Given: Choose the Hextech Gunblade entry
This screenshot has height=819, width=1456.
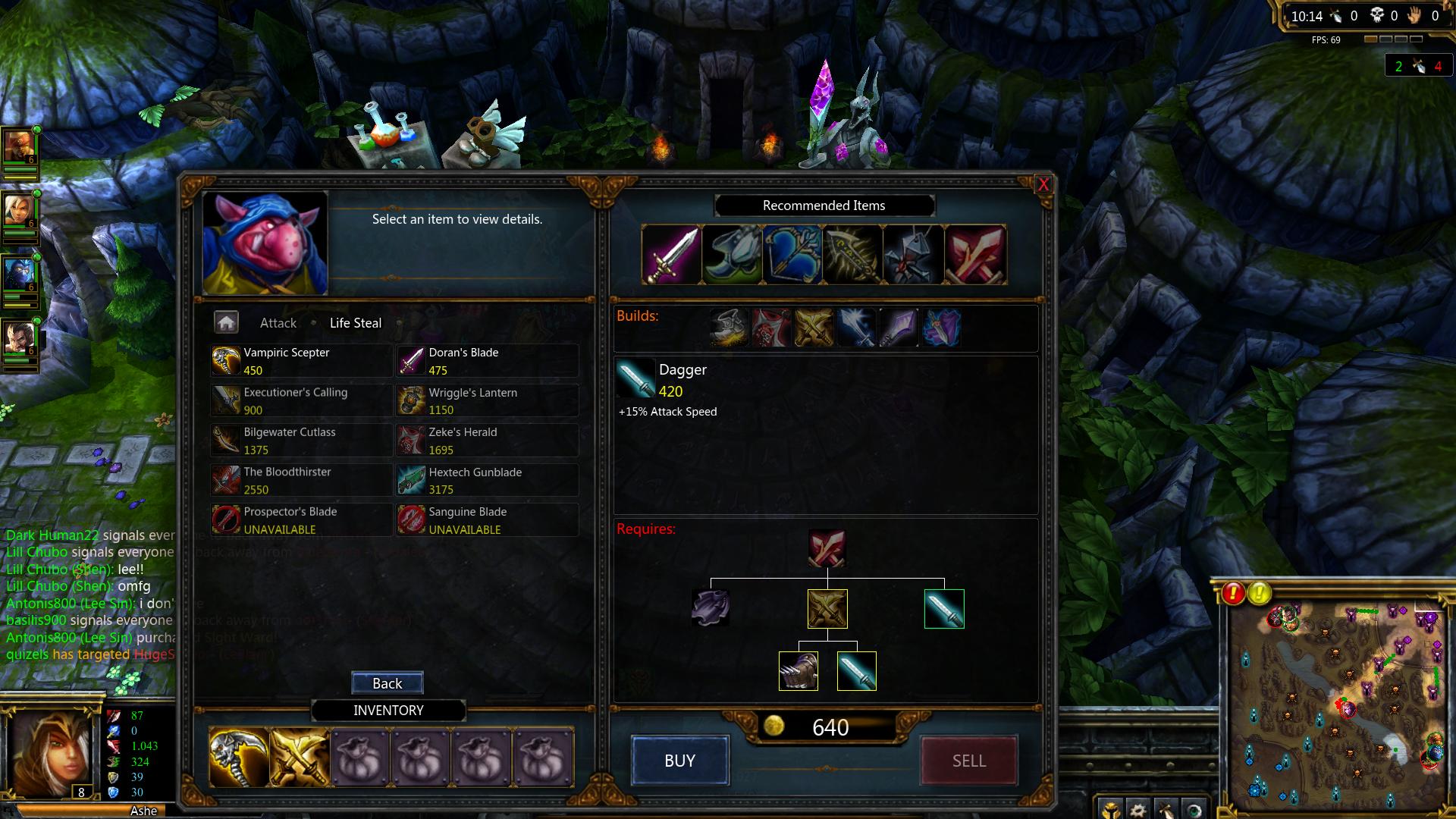Looking at the screenshot, I should tap(486, 480).
